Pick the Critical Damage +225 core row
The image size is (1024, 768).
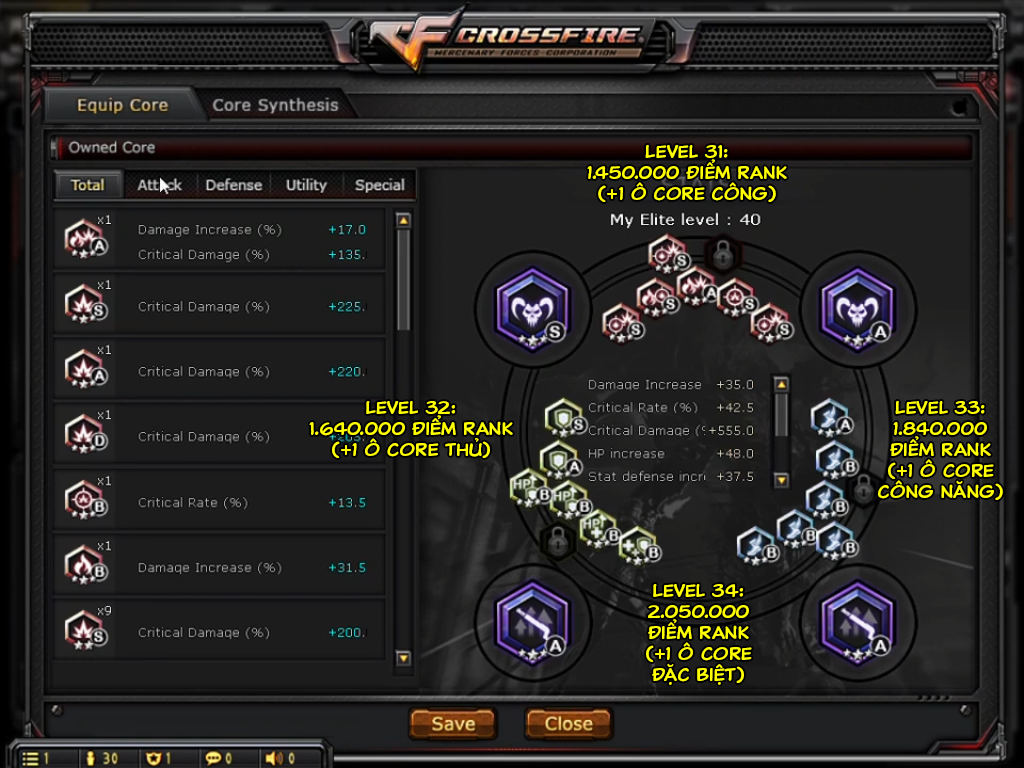[x=220, y=306]
